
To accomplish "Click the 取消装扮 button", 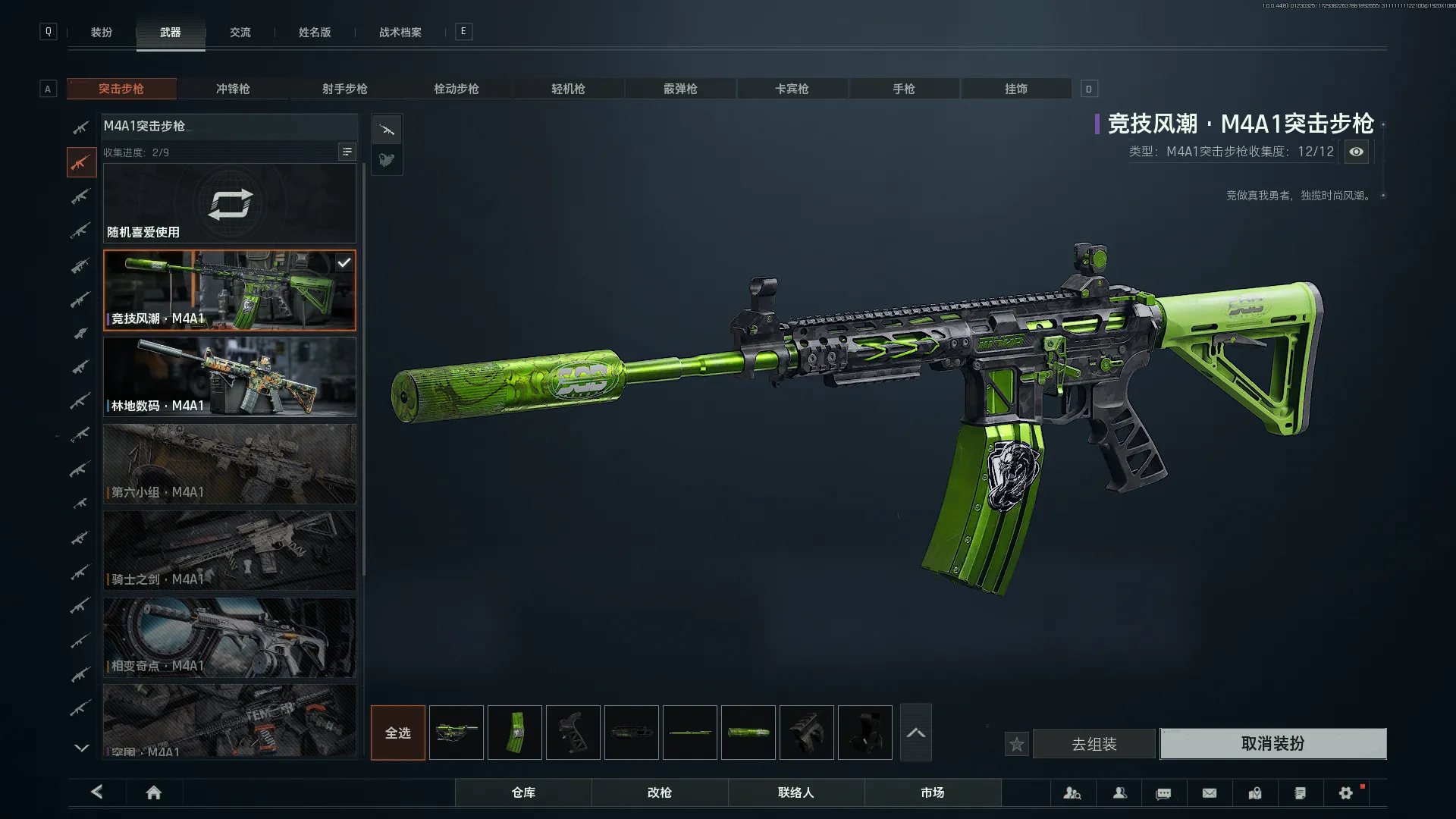I will coord(1272,744).
